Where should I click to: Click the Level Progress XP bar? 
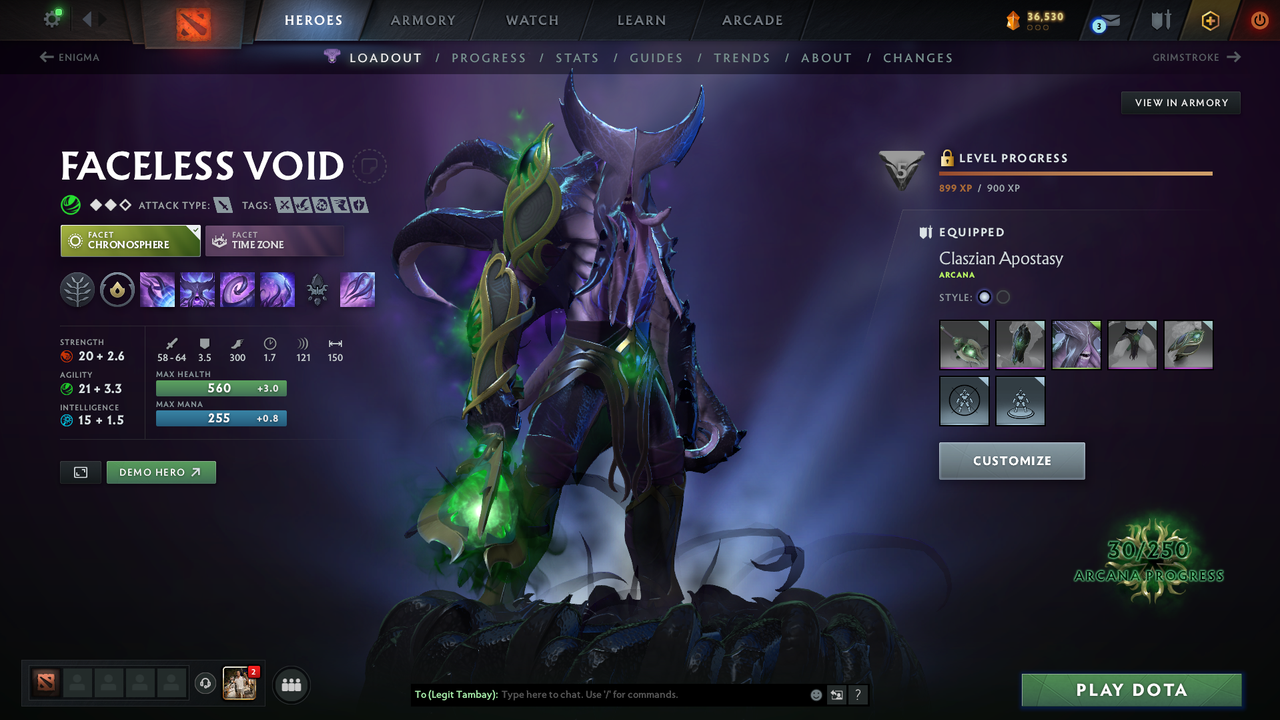(x=1076, y=171)
